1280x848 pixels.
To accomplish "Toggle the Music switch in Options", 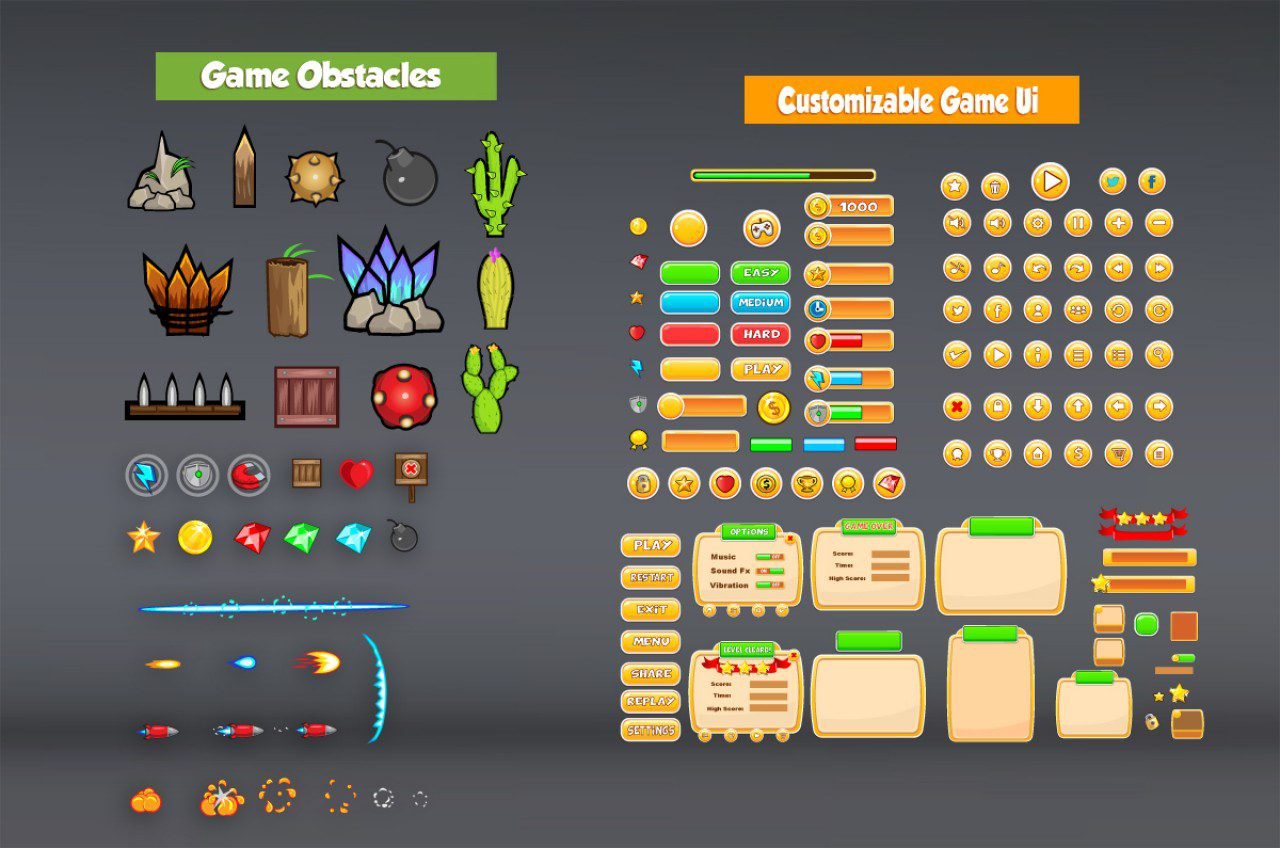I will [x=769, y=557].
